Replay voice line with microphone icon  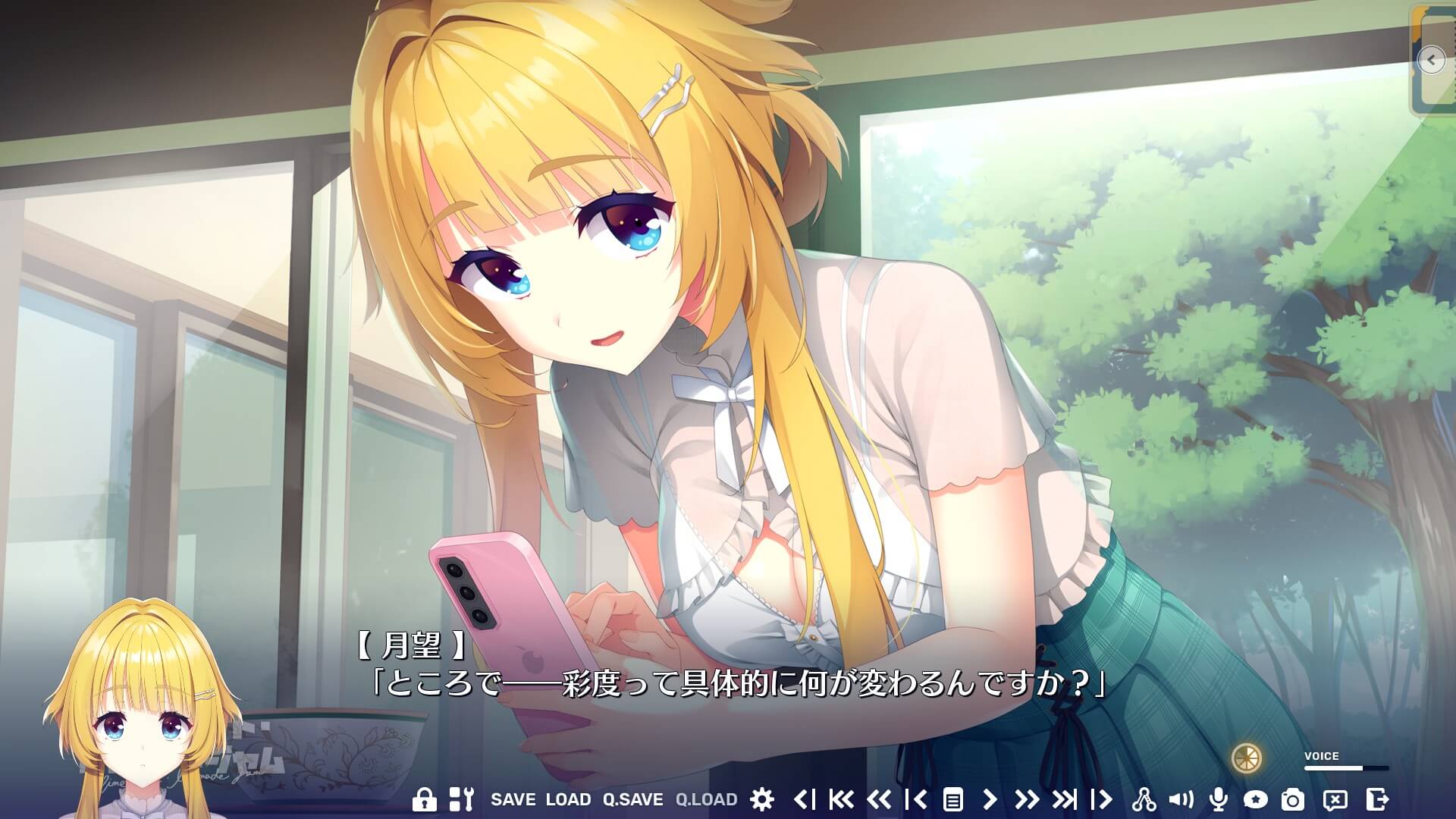point(1220,798)
